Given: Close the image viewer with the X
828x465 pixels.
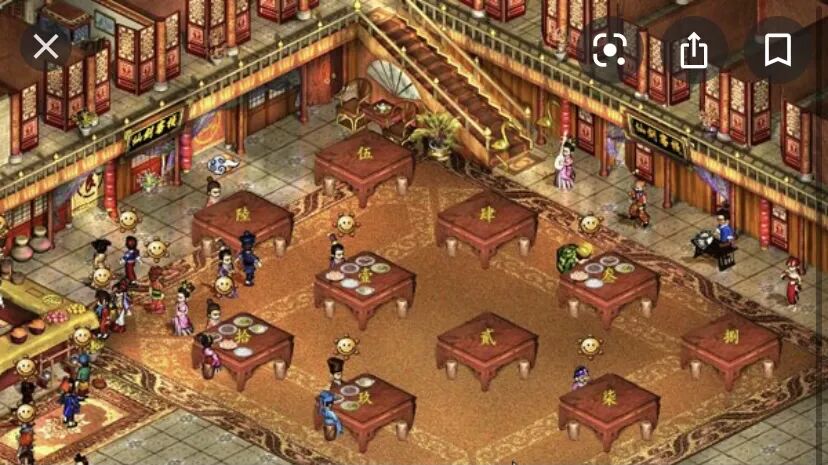Looking at the screenshot, I should pos(46,47).
